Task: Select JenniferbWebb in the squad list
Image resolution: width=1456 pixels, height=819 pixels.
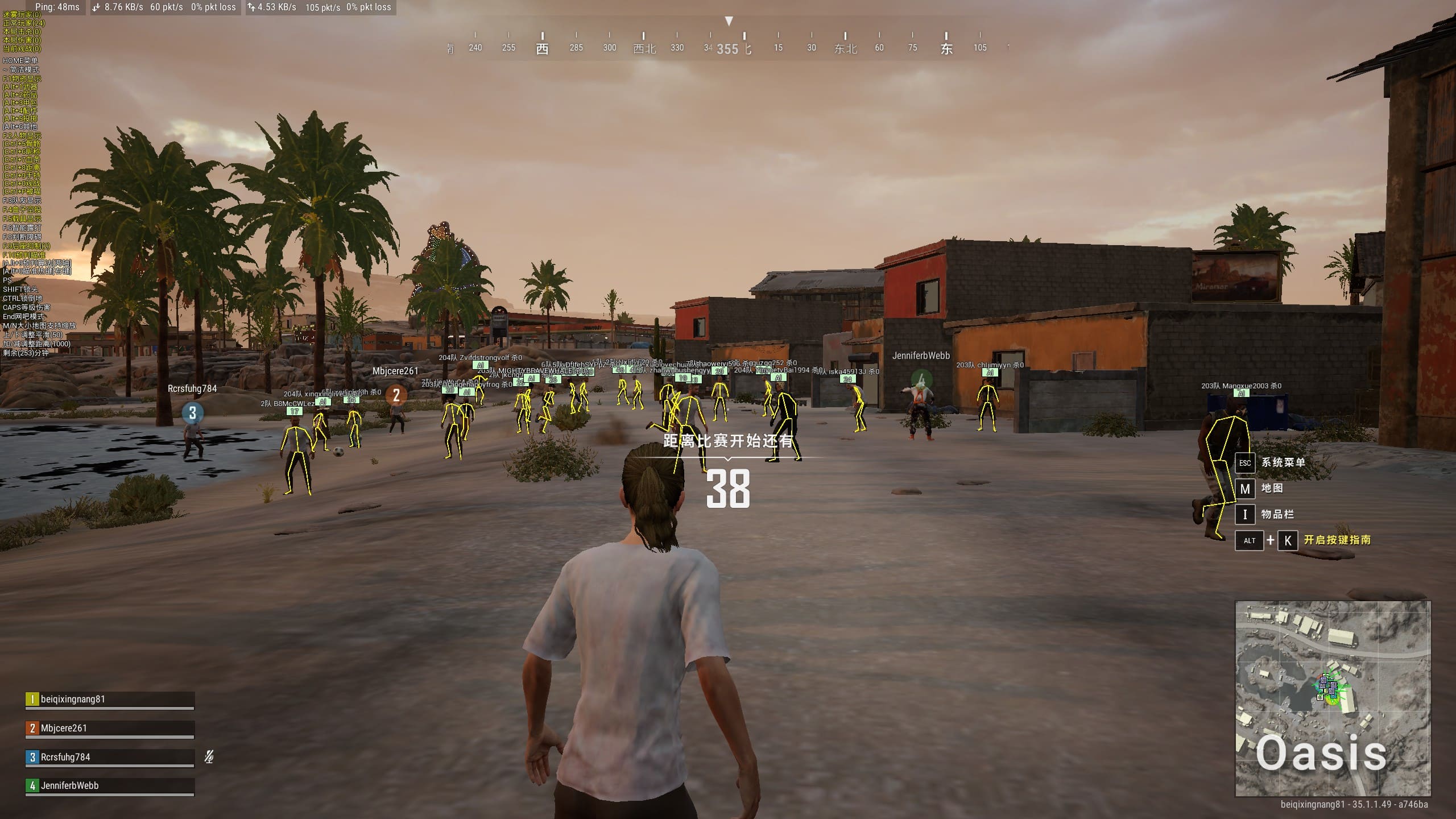Action: (109, 786)
